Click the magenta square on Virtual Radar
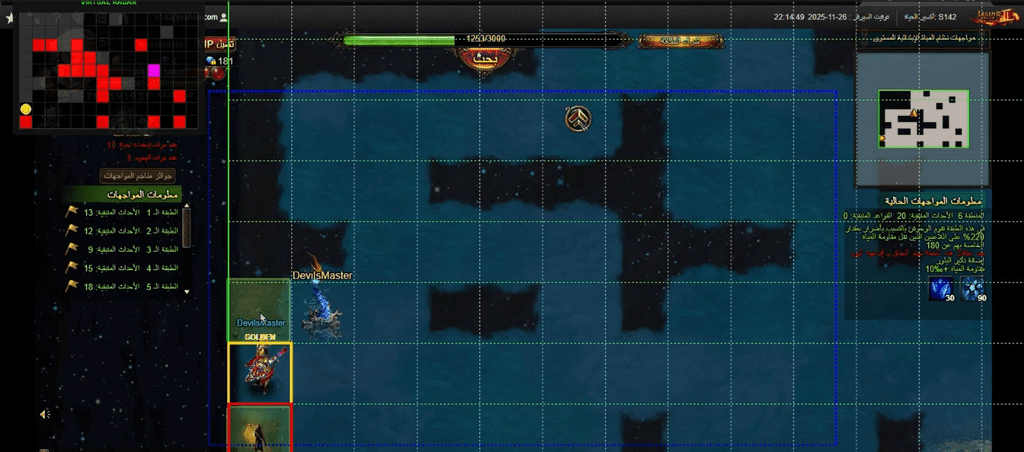The height and width of the screenshot is (452, 1024). pyautogui.click(x=154, y=71)
